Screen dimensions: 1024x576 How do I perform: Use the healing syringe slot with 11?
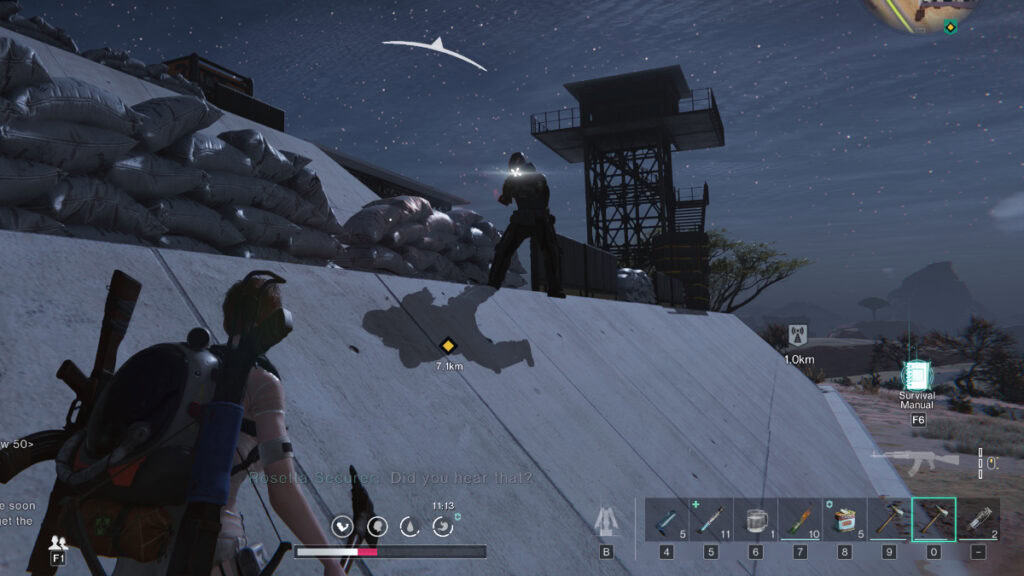click(x=711, y=519)
